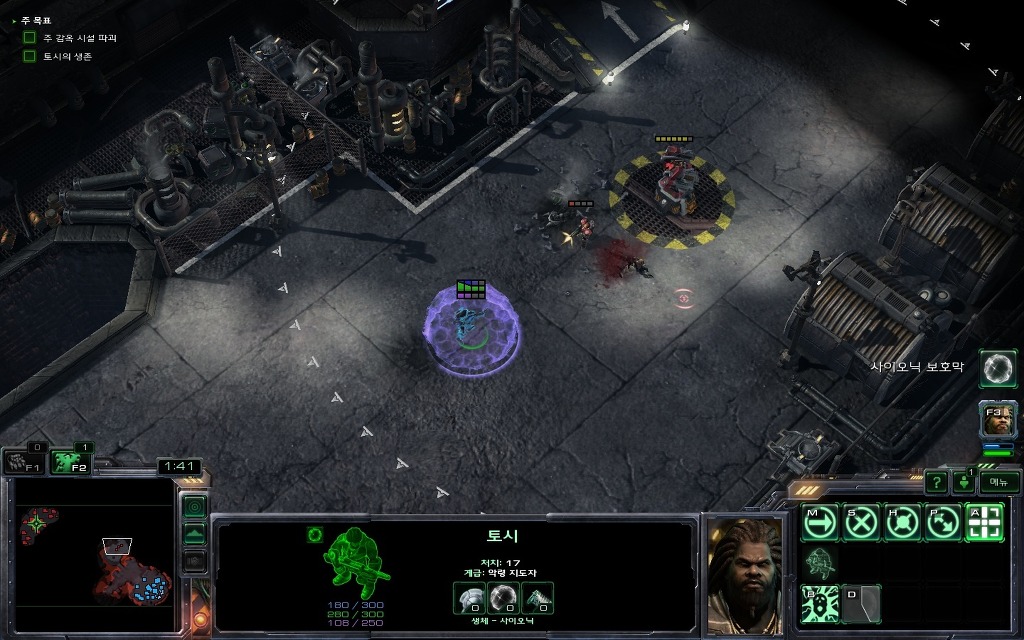Image resolution: width=1024 pixels, height=640 pixels.
Task: Click the minimap ping signal button
Action: [195, 507]
